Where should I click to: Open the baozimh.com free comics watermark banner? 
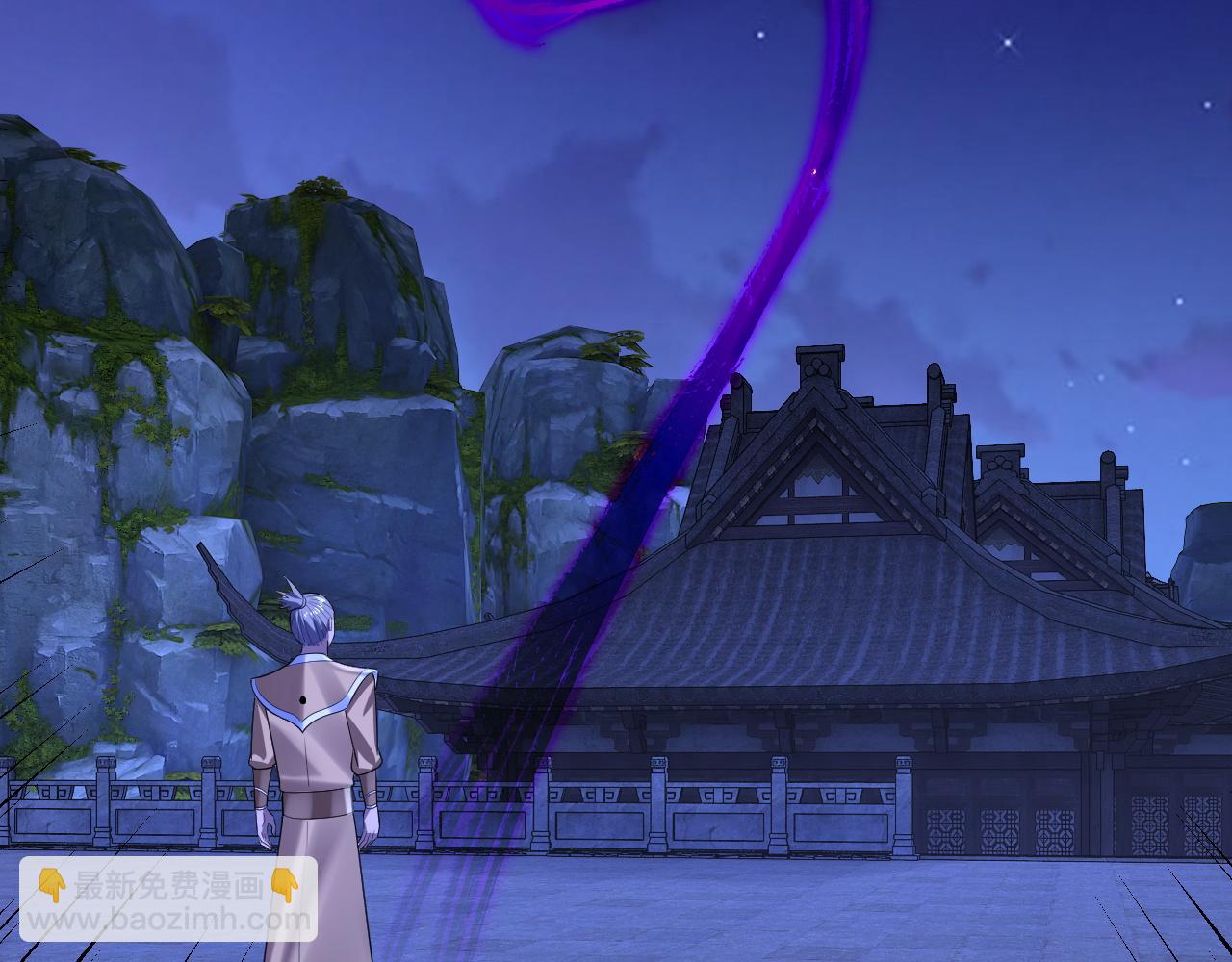tap(168, 899)
